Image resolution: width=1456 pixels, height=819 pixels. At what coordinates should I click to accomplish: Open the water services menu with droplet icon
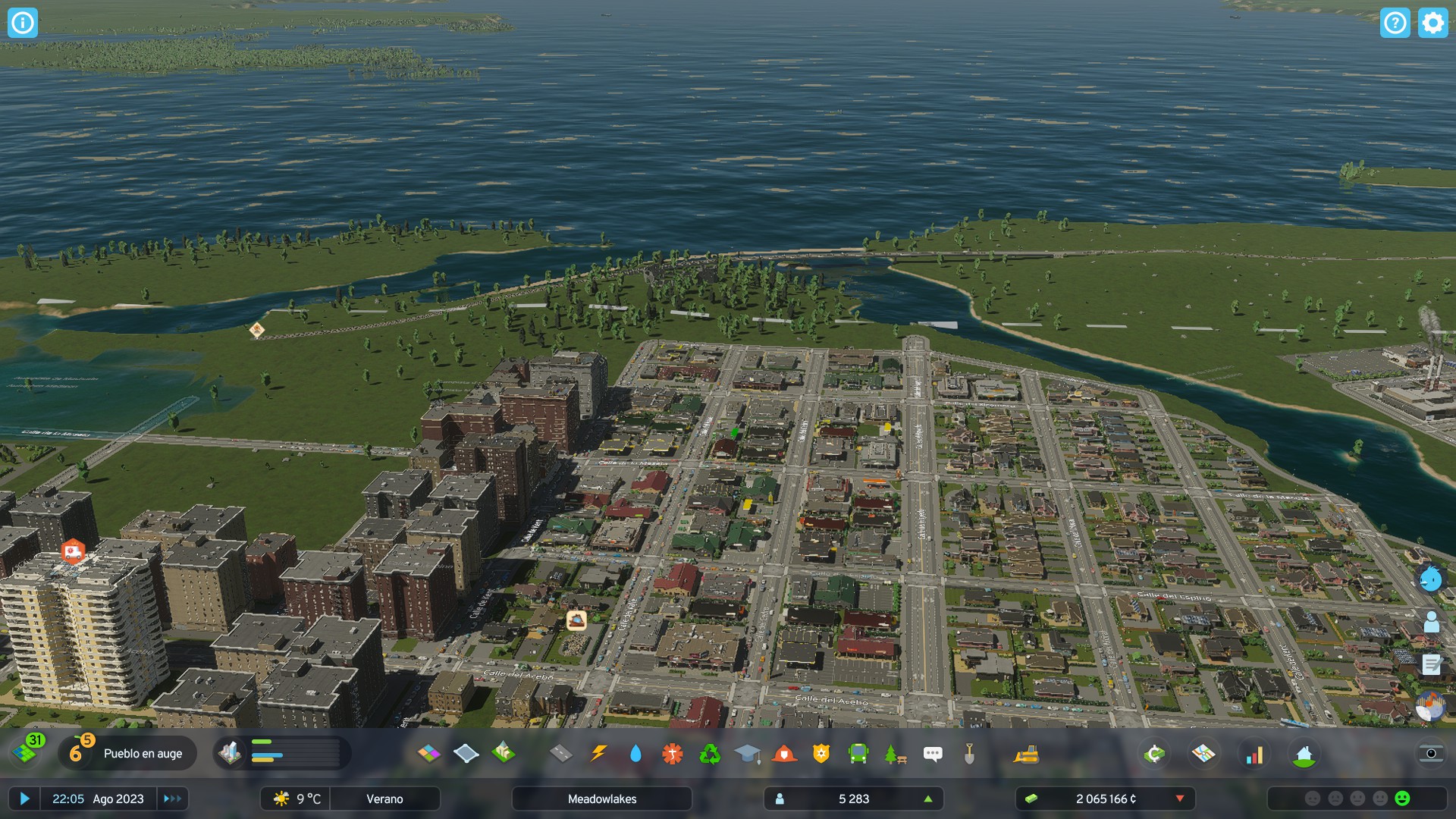635,755
